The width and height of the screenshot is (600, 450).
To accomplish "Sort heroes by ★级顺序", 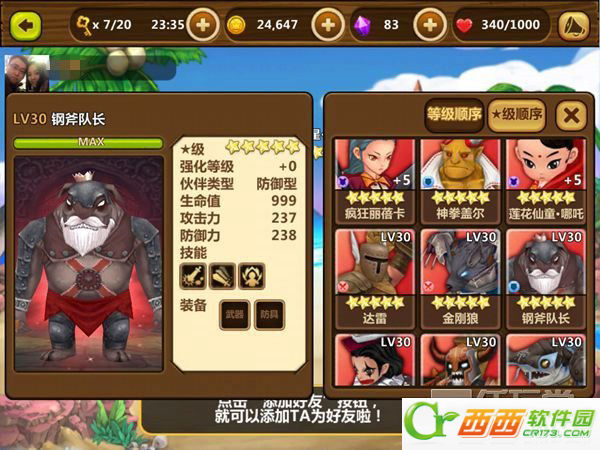I will [516, 115].
